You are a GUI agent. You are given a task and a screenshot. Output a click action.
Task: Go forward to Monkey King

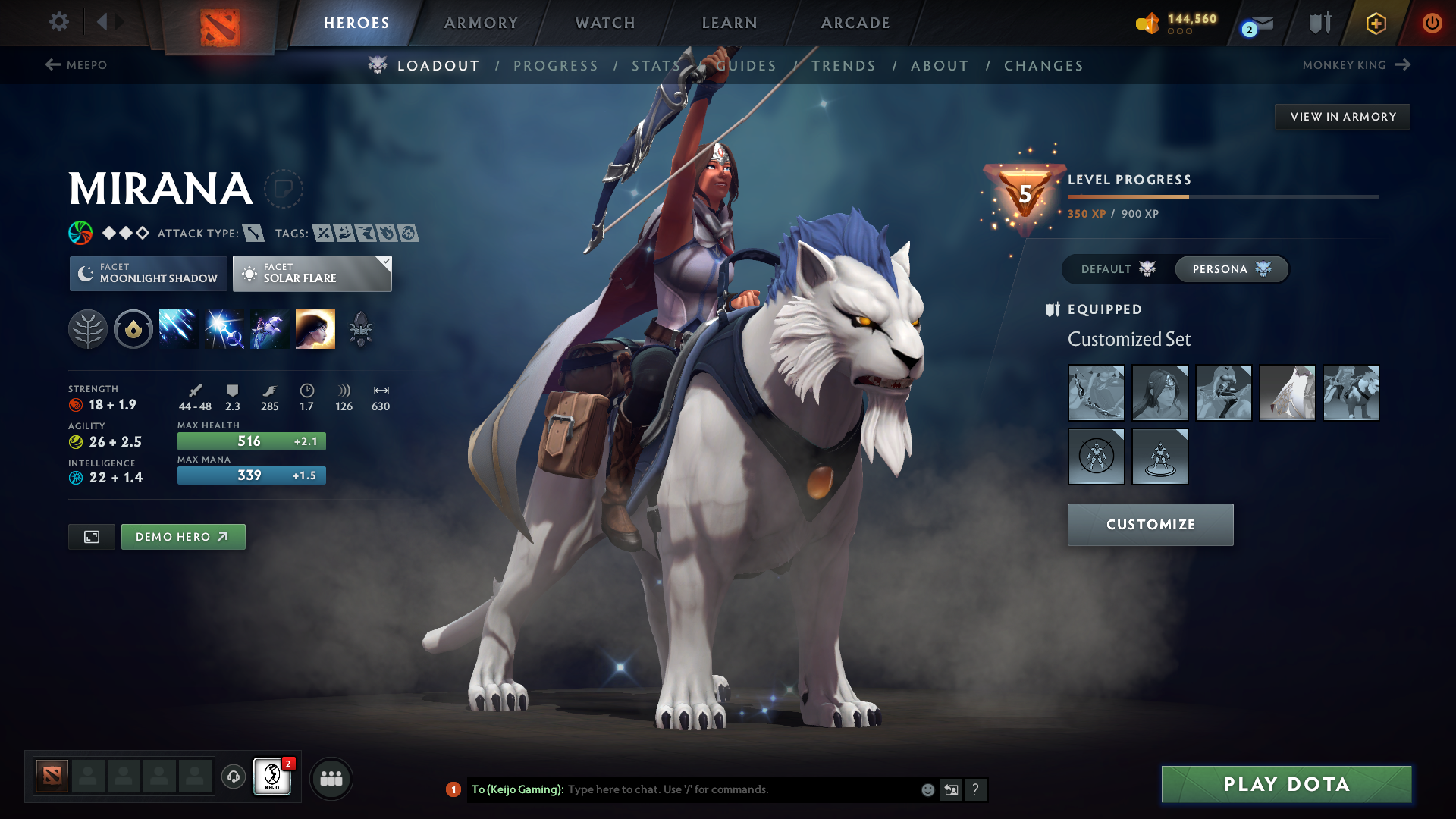[1401, 65]
